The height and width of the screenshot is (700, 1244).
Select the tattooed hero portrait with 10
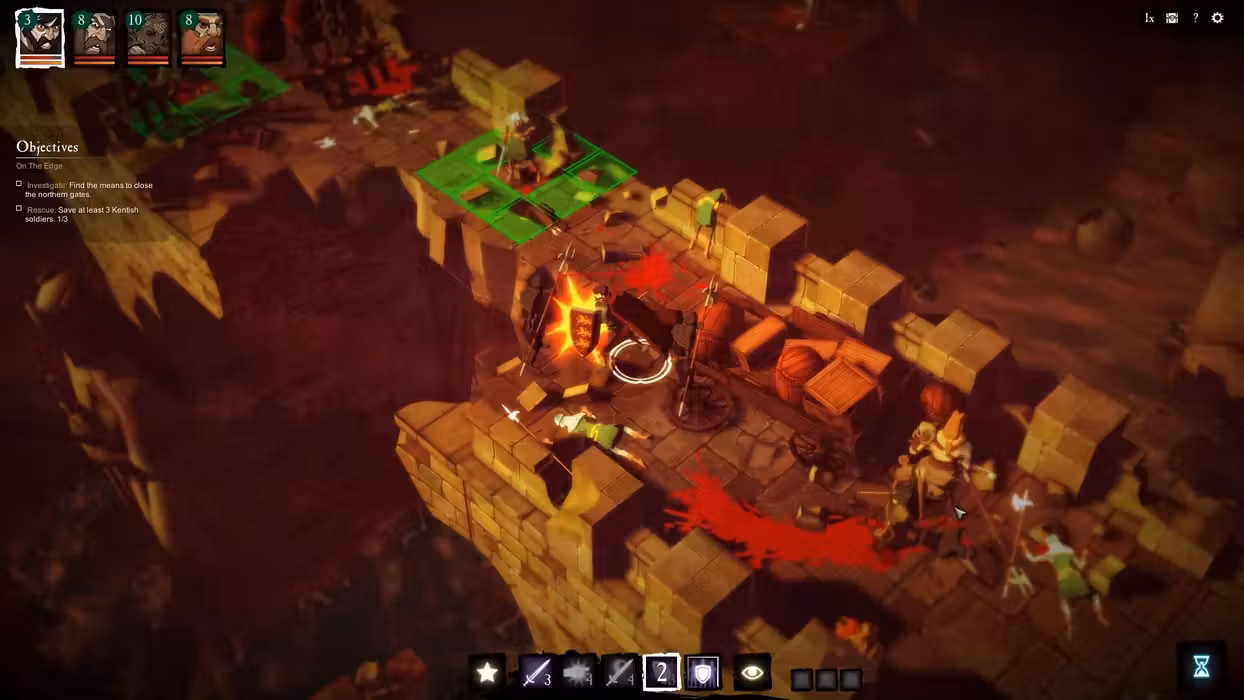(148, 38)
